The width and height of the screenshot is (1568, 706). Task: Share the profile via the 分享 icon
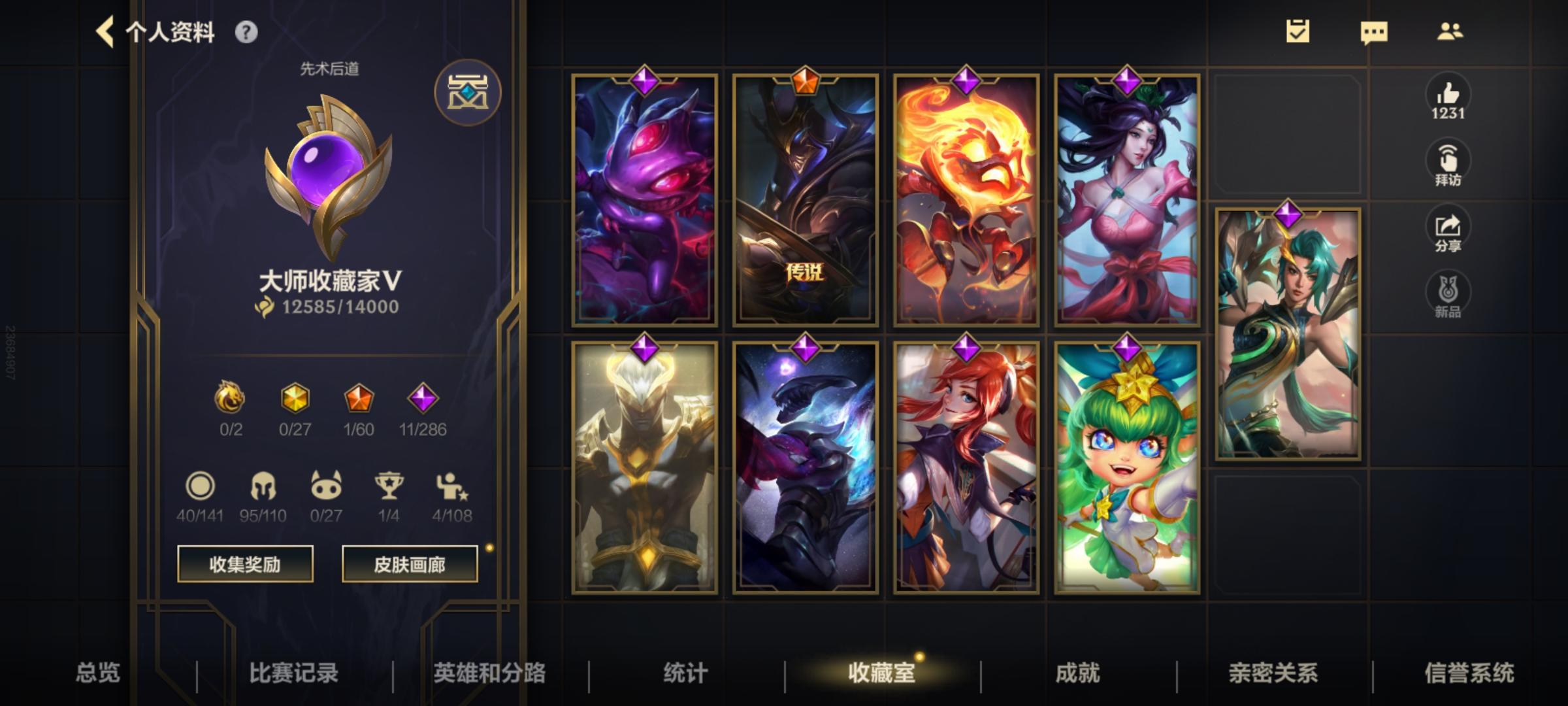(x=1449, y=229)
